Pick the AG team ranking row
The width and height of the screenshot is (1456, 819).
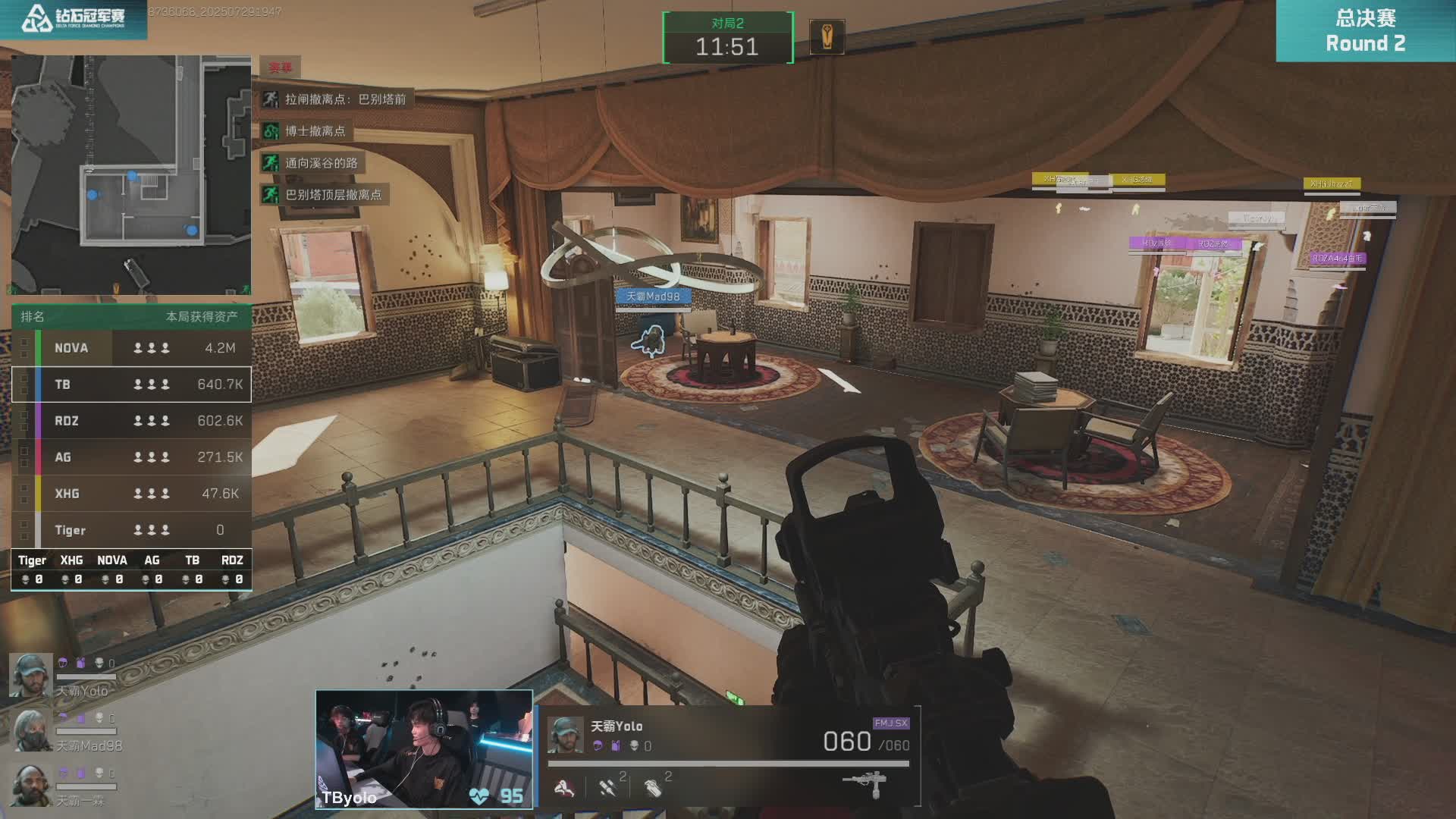coord(131,457)
